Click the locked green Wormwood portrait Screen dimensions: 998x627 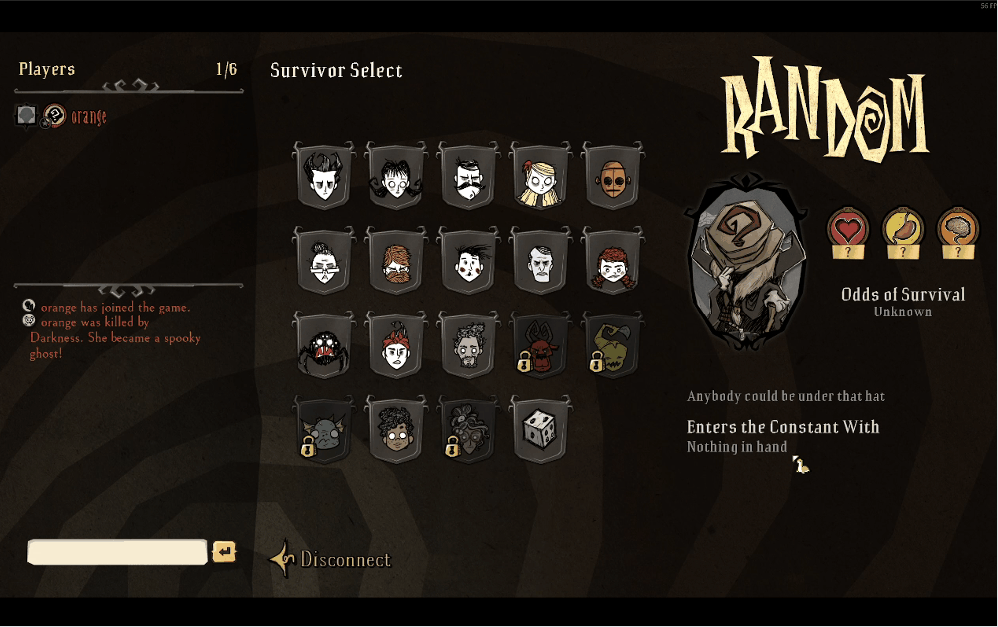[x=612, y=347]
